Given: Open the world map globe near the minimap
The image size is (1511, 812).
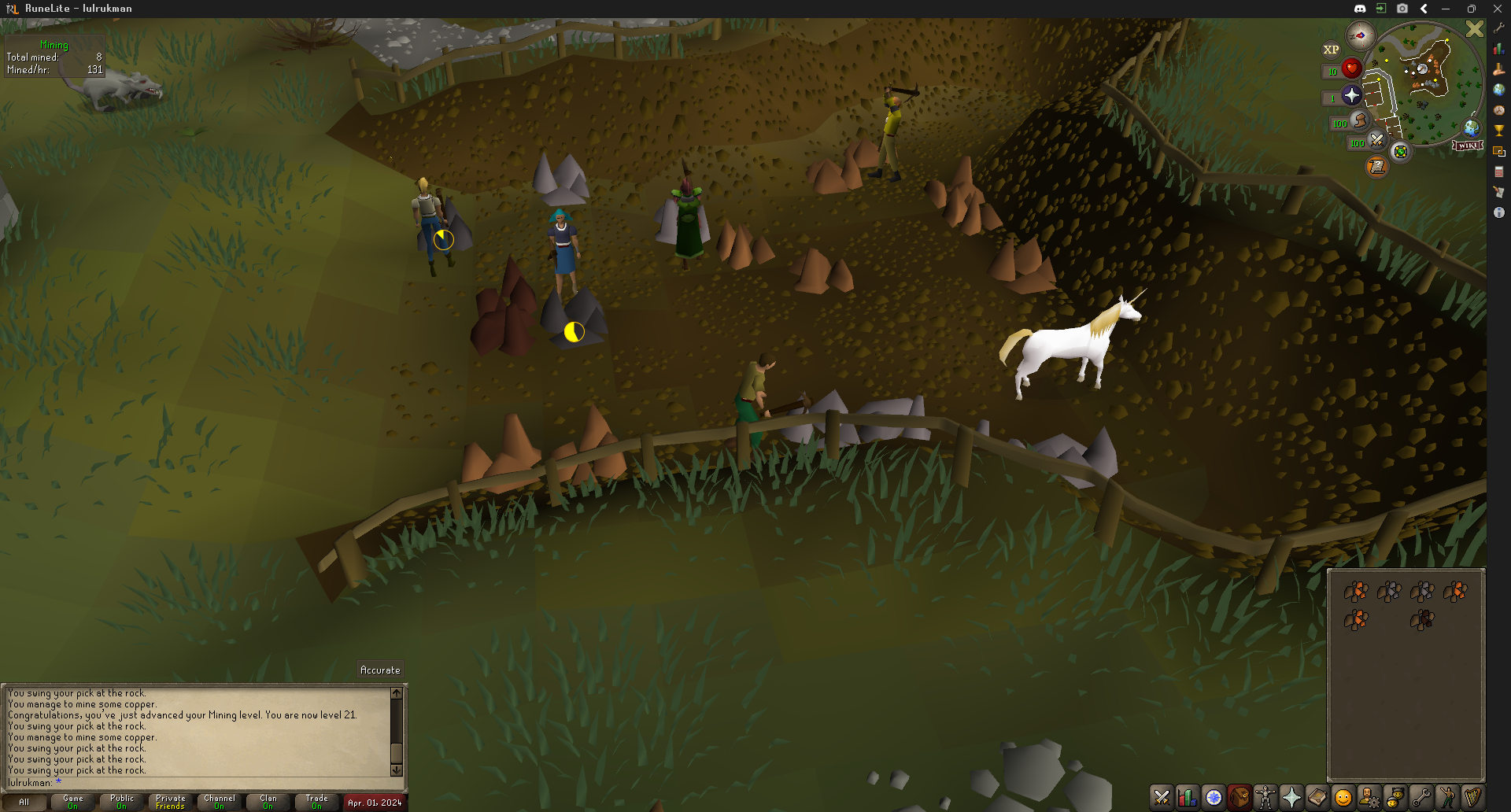Looking at the screenshot, I should (1471, 129).
